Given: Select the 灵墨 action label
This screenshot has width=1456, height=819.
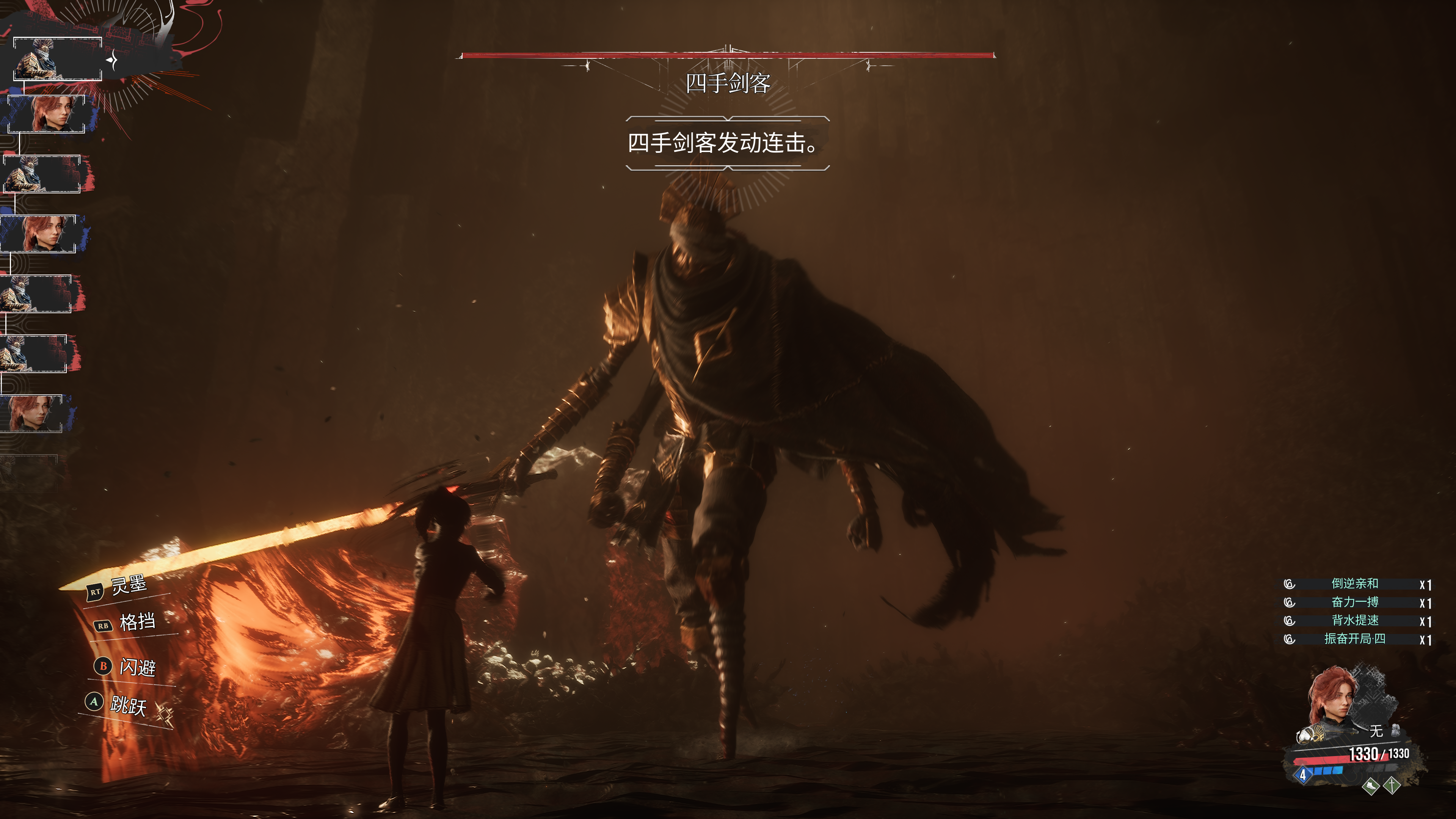Looking at the screenshot, I should tap(128, 585).
